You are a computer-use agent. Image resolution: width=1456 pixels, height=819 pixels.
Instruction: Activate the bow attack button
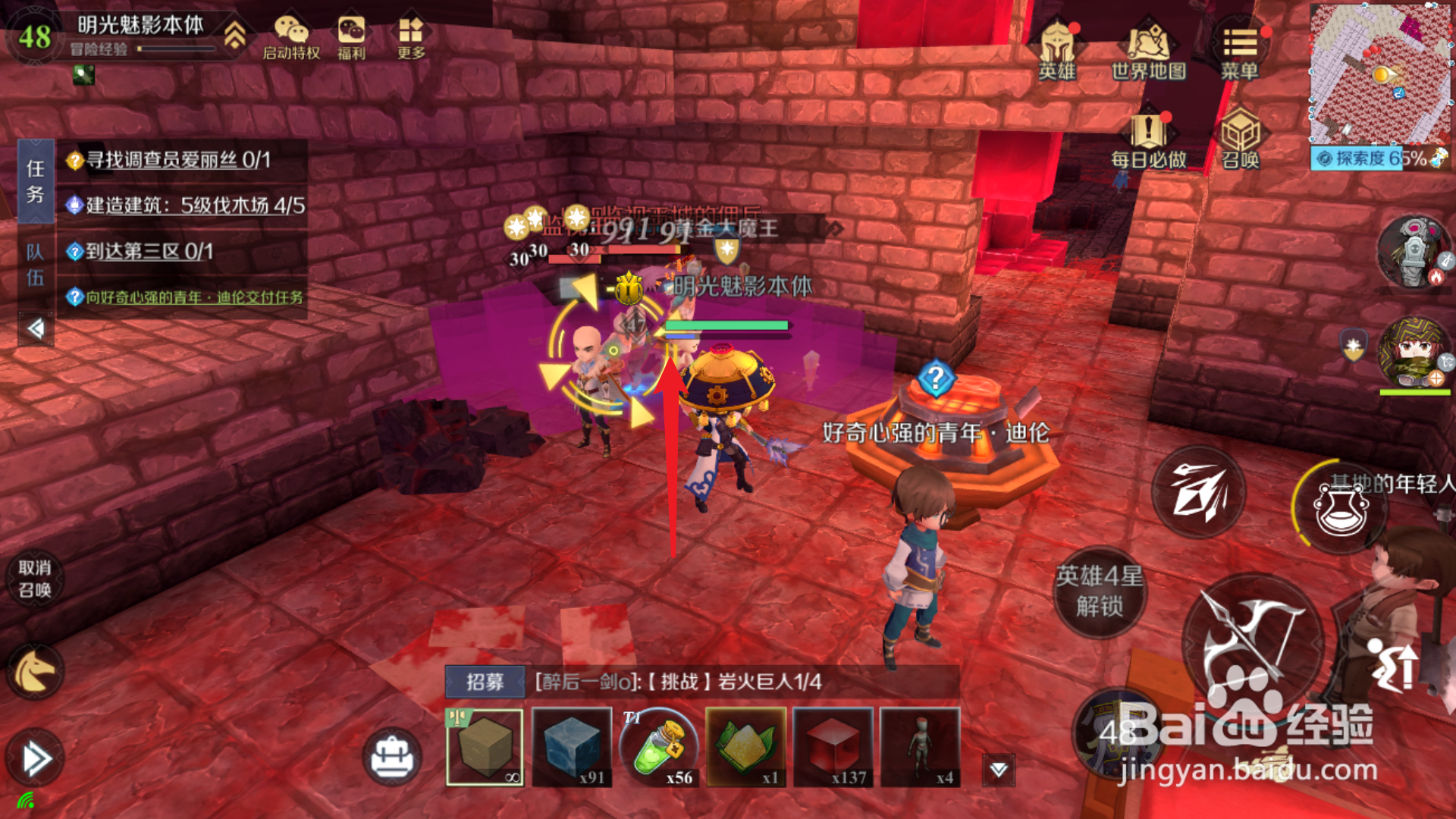(1251, 645)
